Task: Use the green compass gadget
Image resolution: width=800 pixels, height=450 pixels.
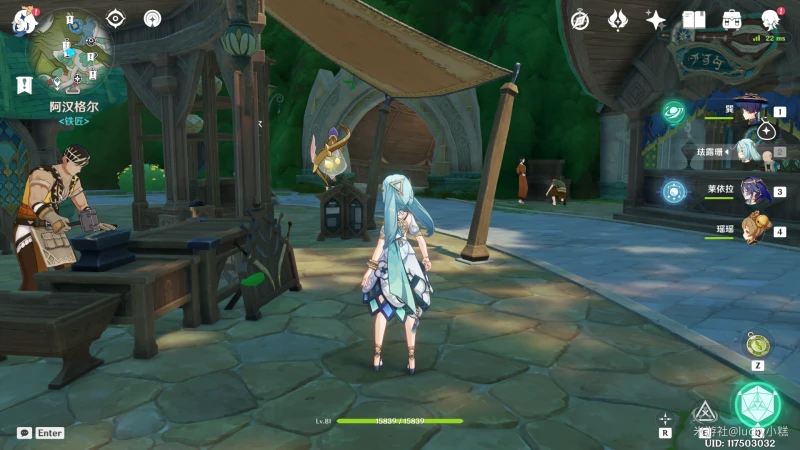Action: point(758,344)
